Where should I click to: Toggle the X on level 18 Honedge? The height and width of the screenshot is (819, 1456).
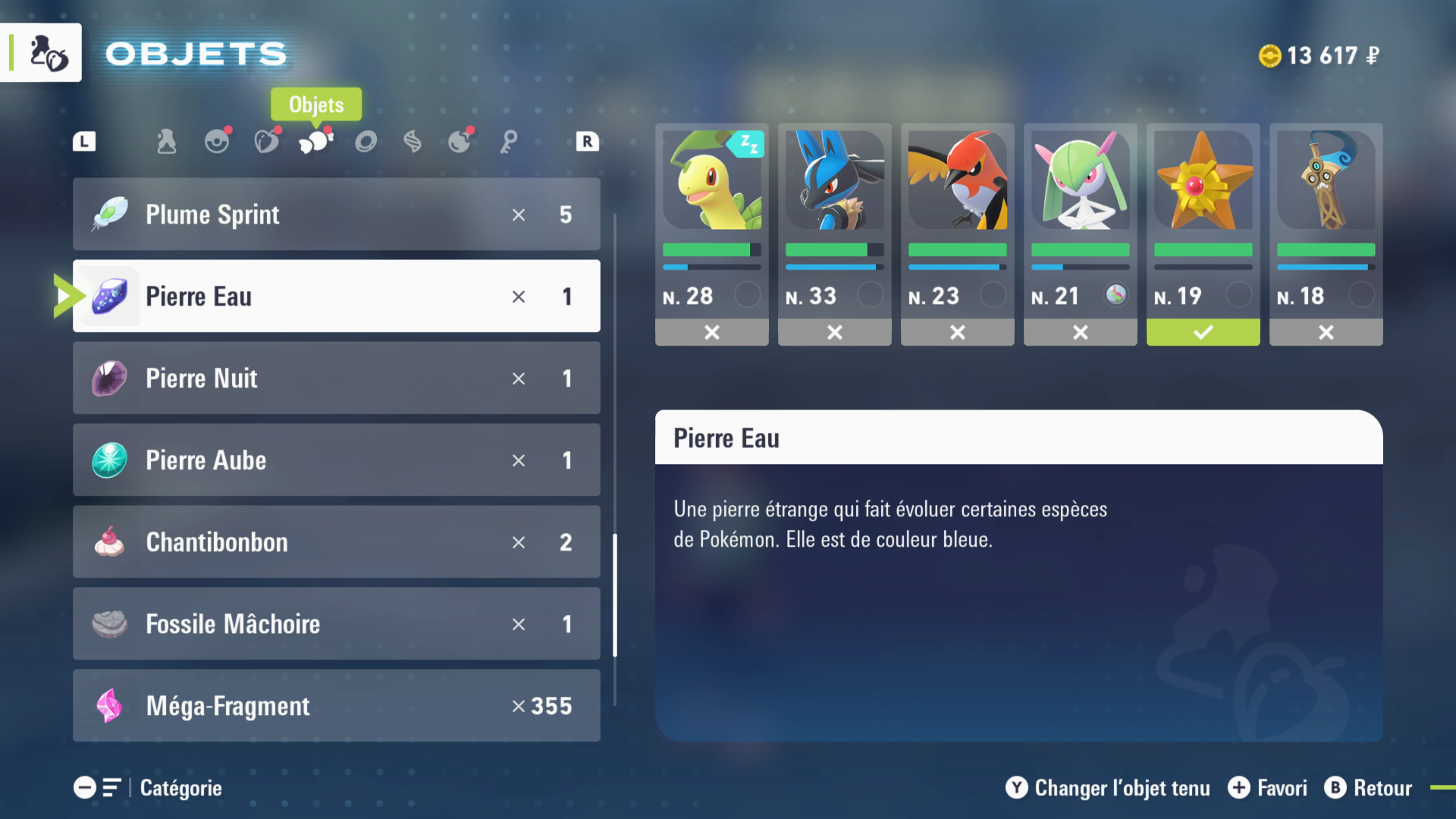(1326, 332)
